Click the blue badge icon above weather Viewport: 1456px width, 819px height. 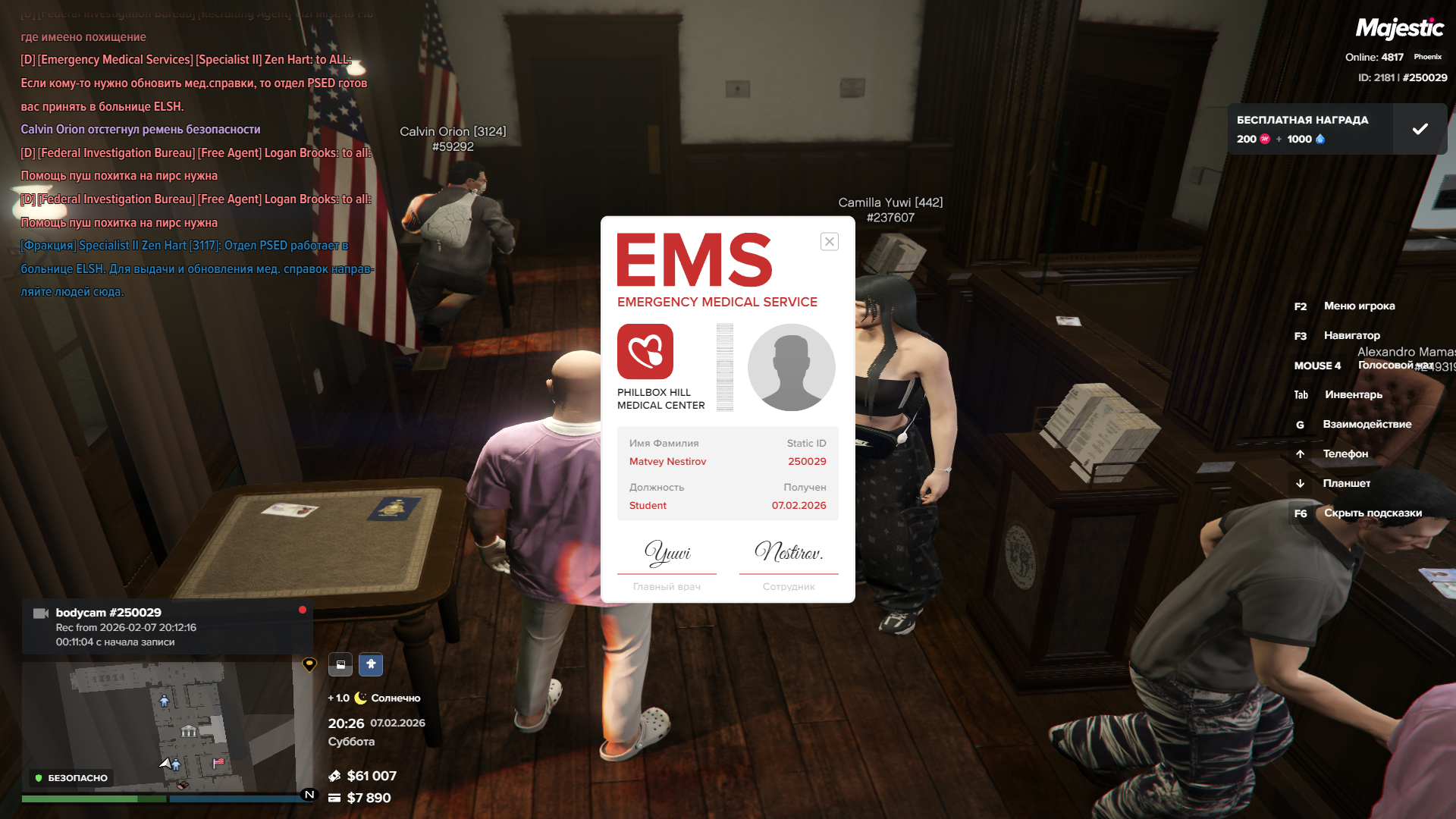371,664
